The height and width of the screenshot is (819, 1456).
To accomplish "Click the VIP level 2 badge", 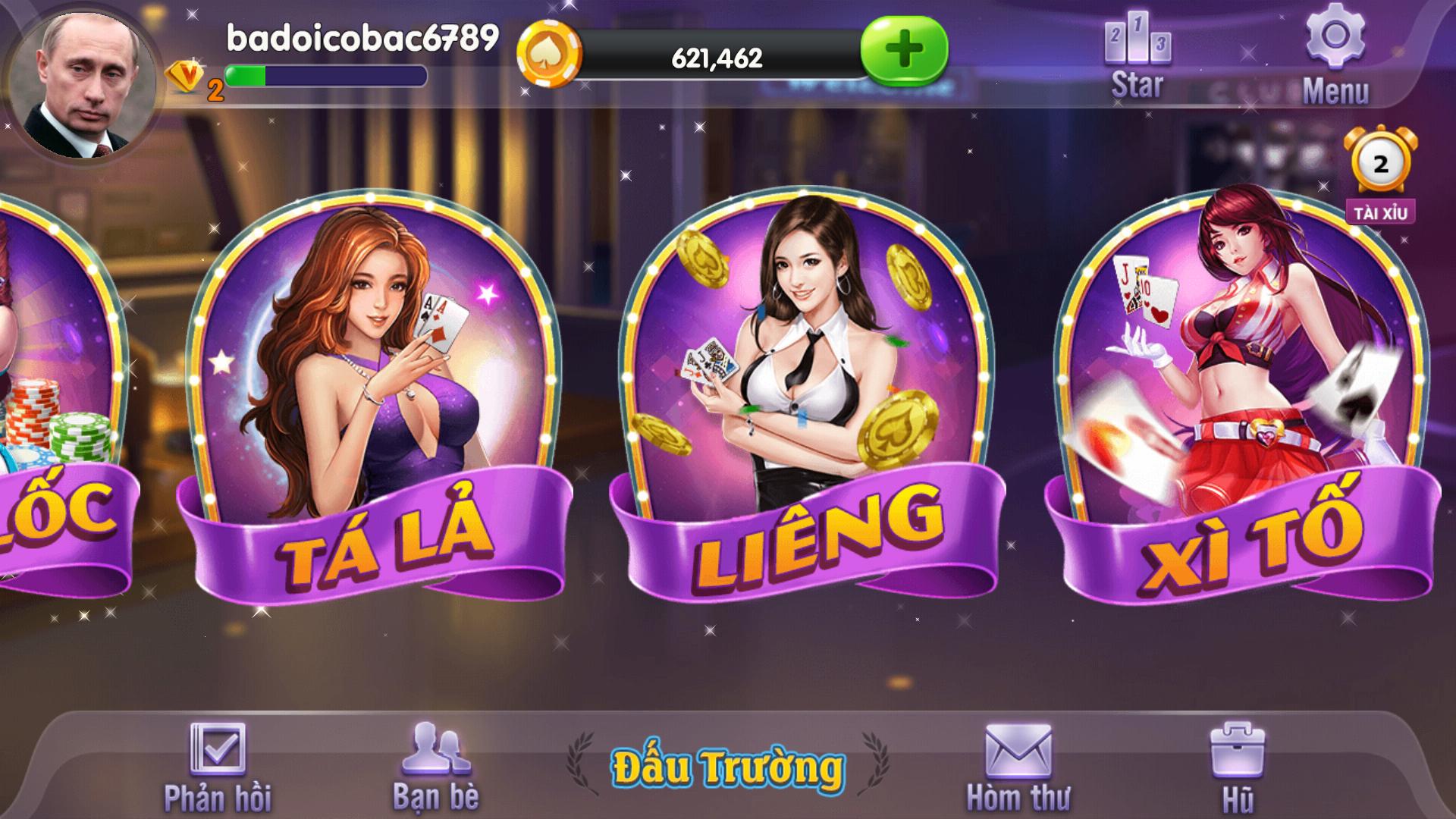I will pyautogui.click(x=187, y=78).
